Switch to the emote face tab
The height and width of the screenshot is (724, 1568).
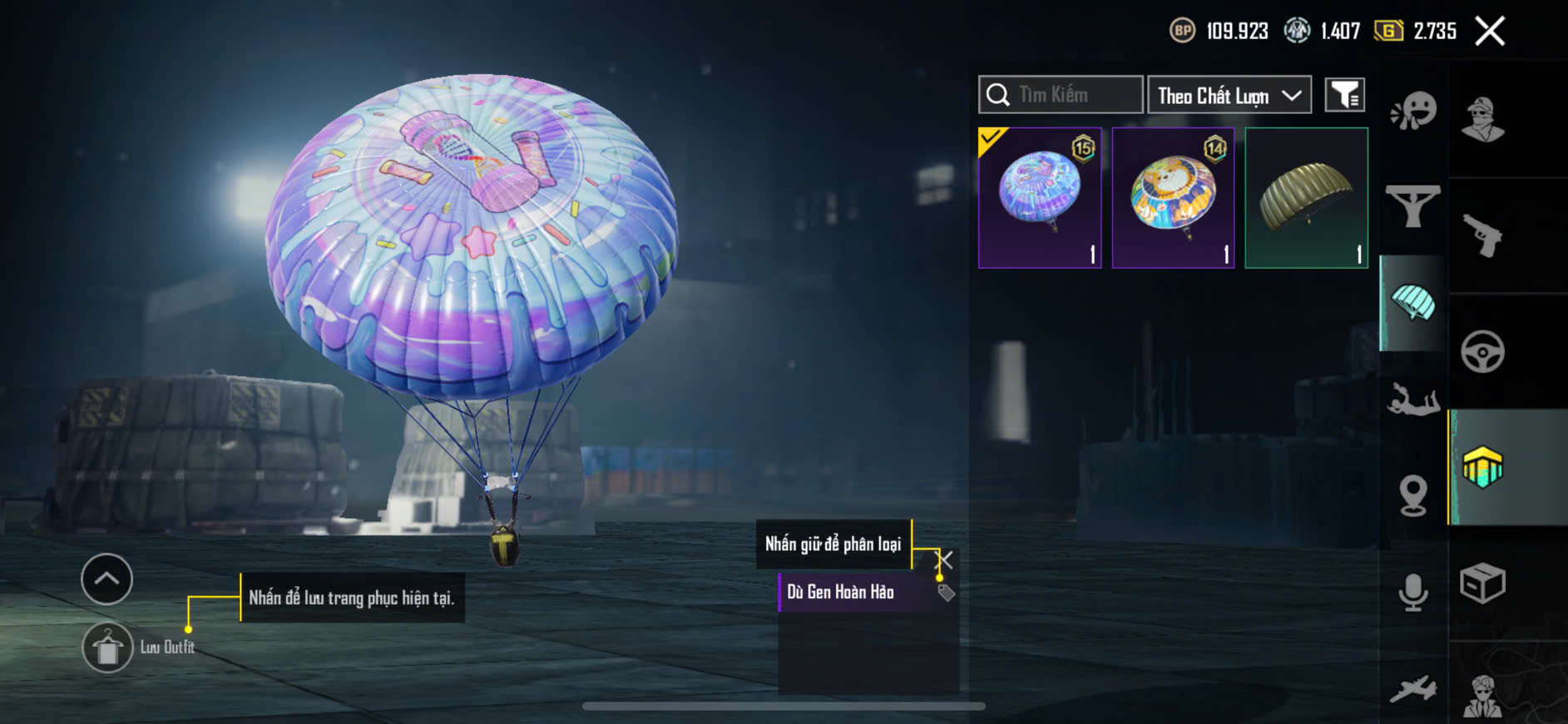[1413, 111]
